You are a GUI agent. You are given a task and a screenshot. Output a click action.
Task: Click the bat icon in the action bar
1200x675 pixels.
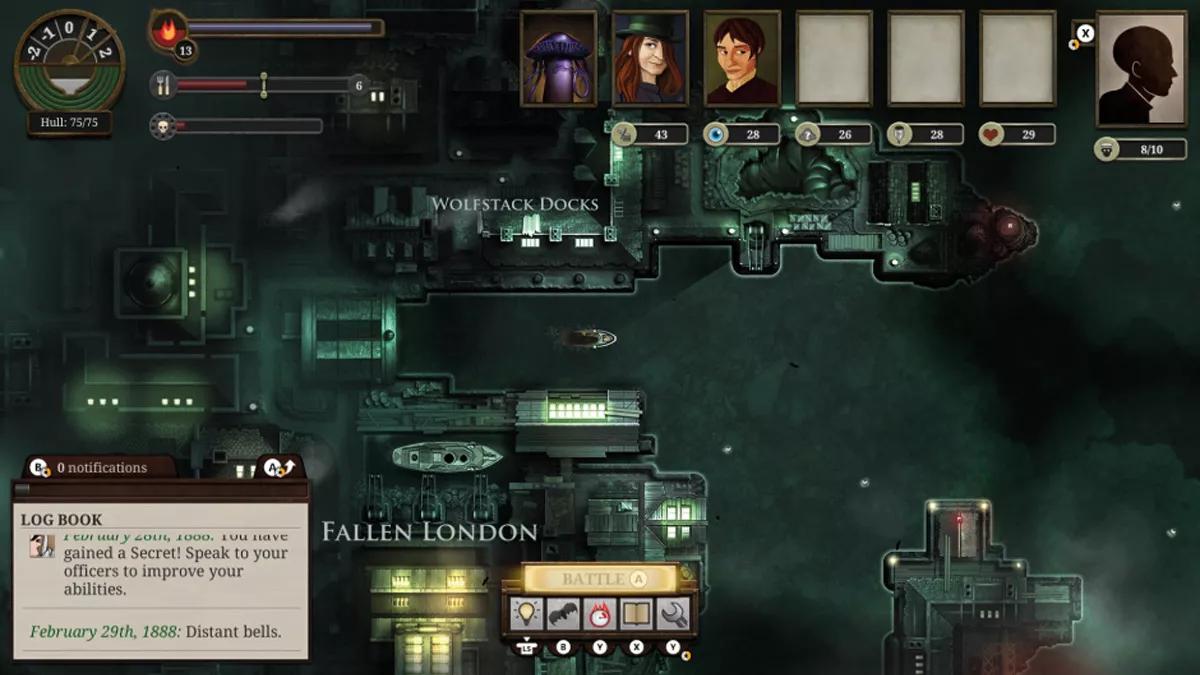(563, 612)
